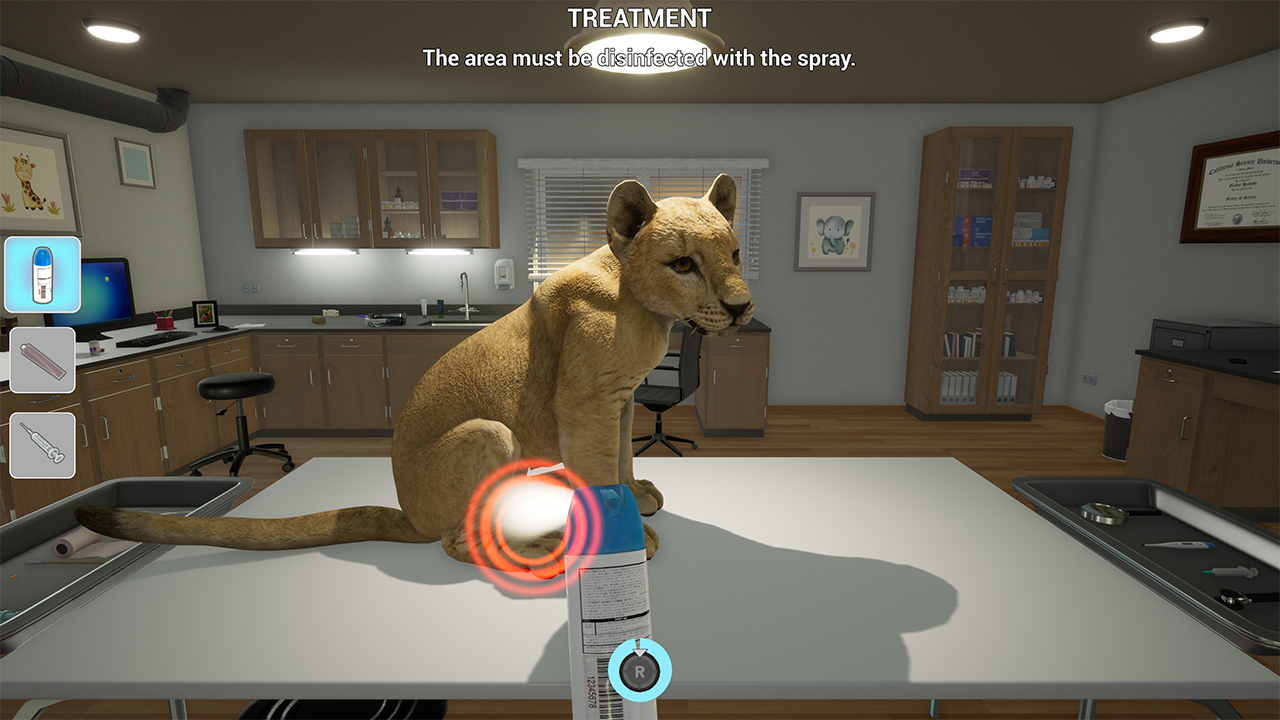
Task: Click the thermometer on the right tray
Action: coord(1178,544)
